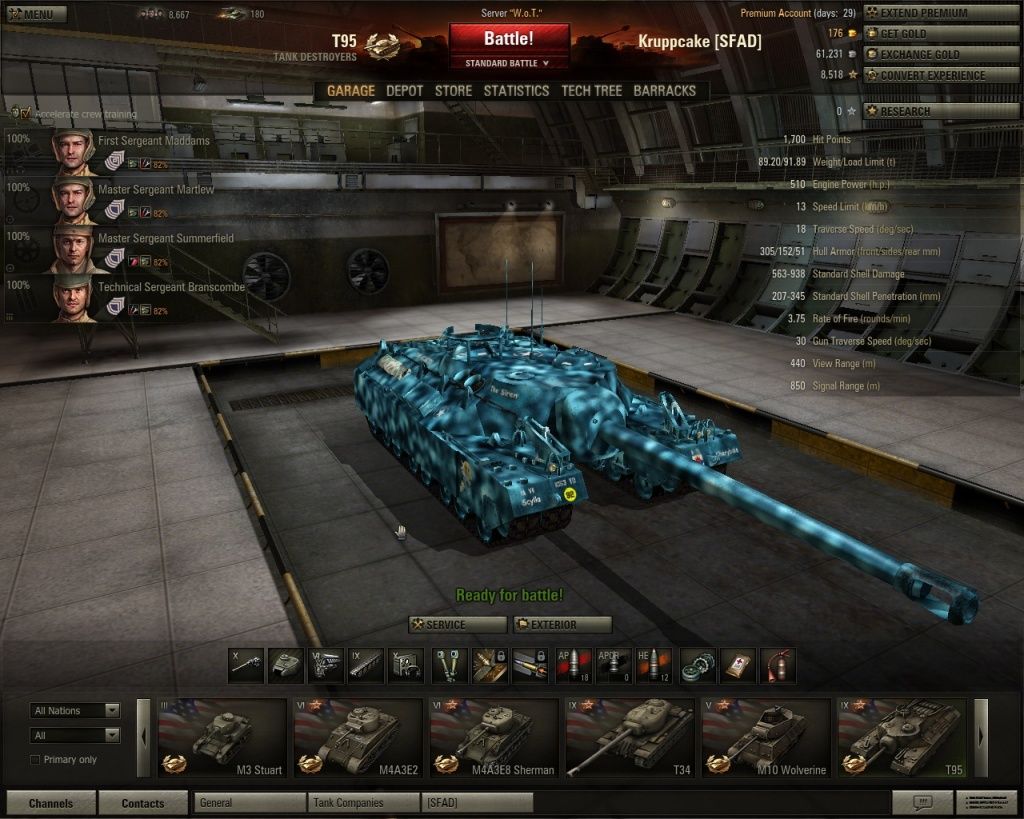This screenshot has height=819, width=1024.
Task: Select the Get Gold button
Action: 941,33
